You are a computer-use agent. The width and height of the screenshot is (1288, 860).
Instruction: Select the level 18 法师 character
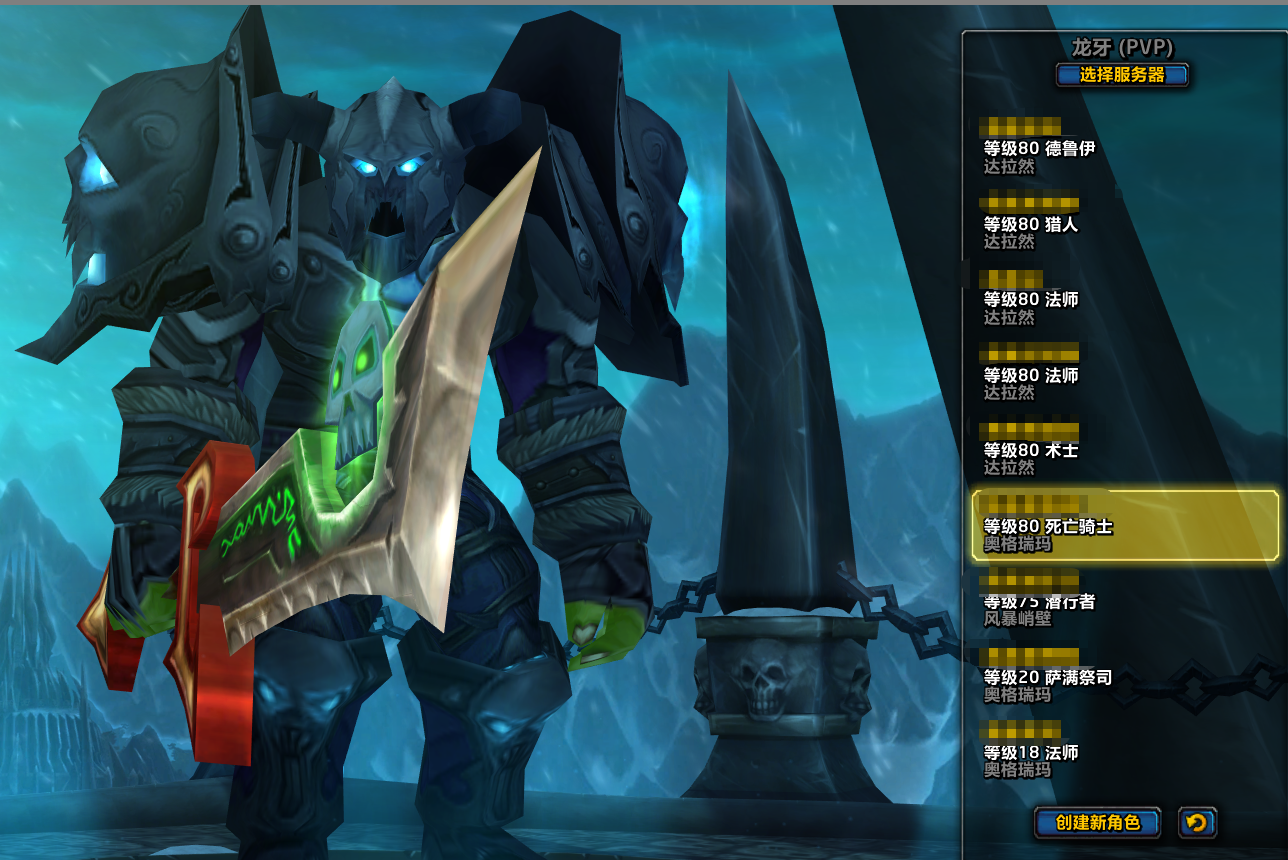click(x=1031, y=753)
